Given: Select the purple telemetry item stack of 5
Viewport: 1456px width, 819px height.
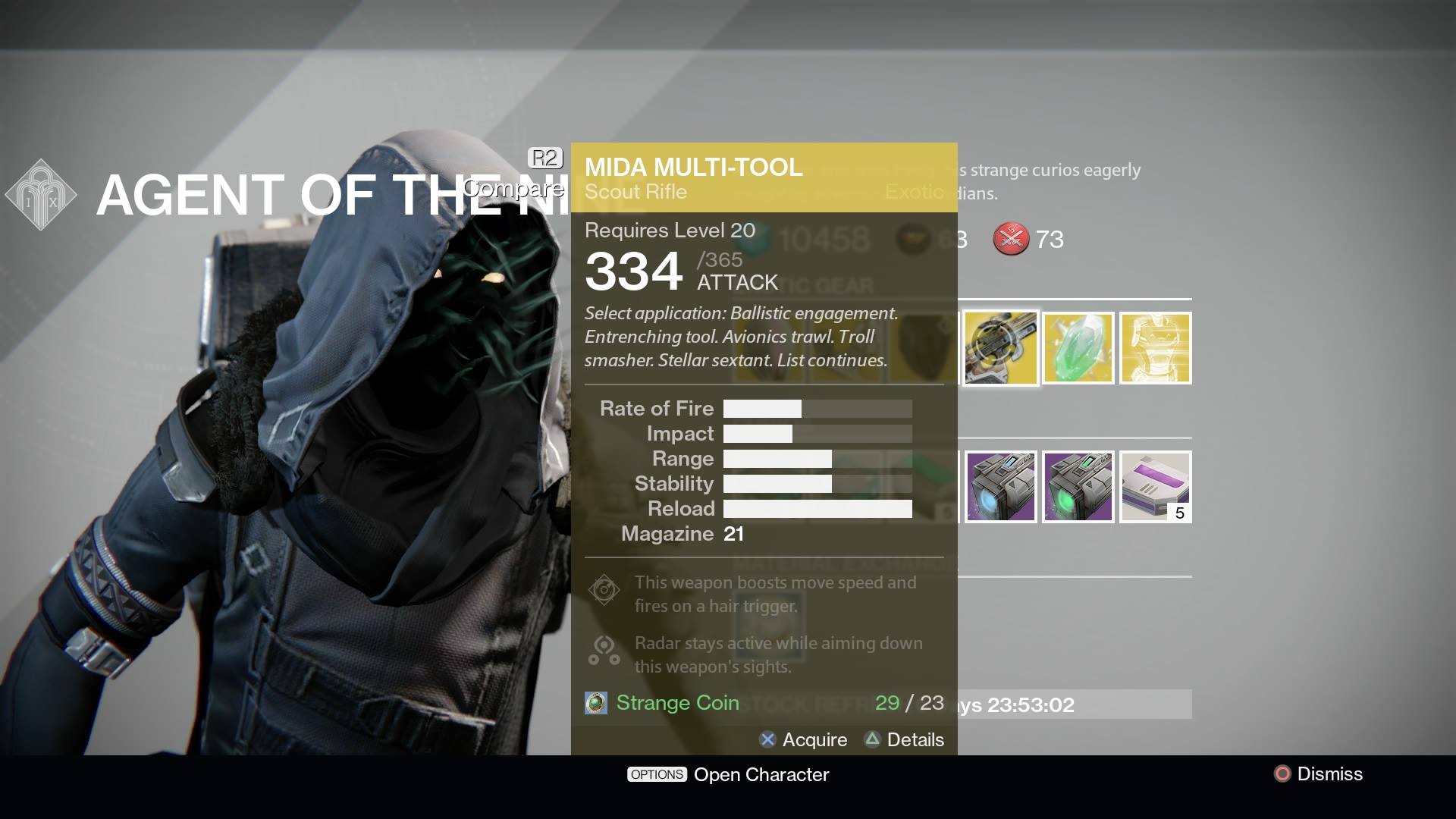Looking at the screenshot, I should click(1155, 486).
